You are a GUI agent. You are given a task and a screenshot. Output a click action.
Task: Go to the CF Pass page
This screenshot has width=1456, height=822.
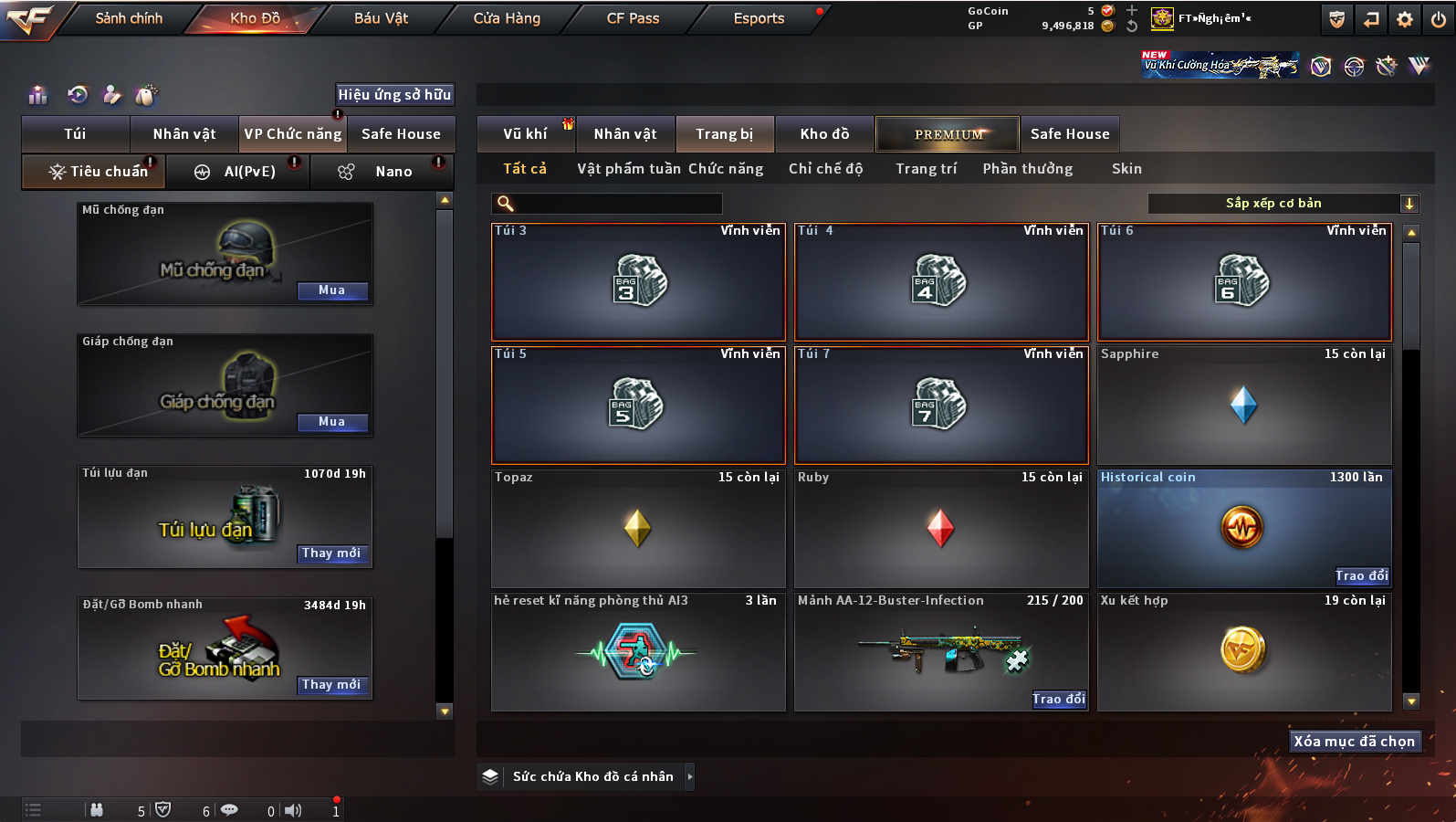[633, 18]
